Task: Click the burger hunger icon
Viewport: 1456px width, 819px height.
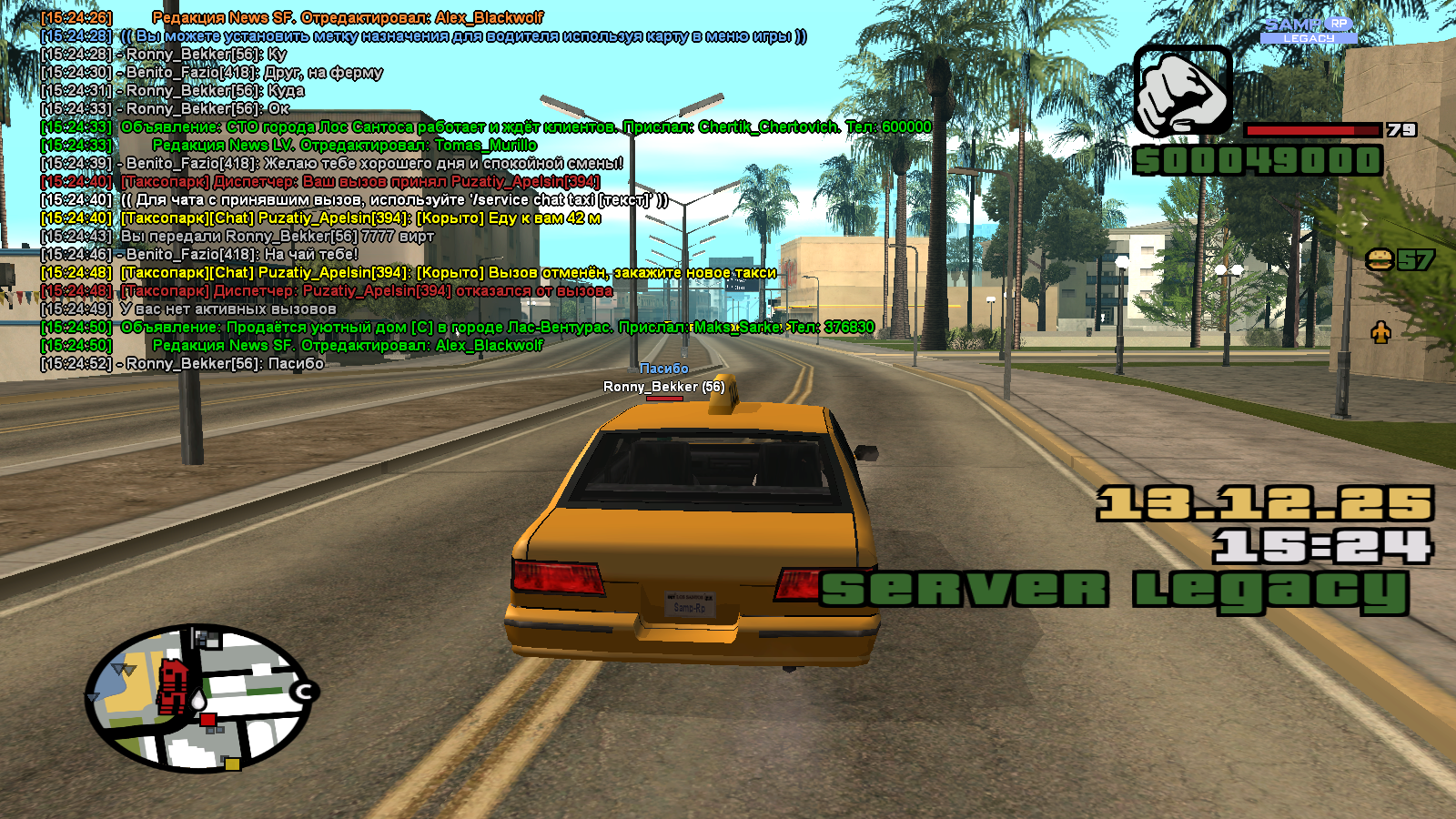Action: (x=1380, y=260)
